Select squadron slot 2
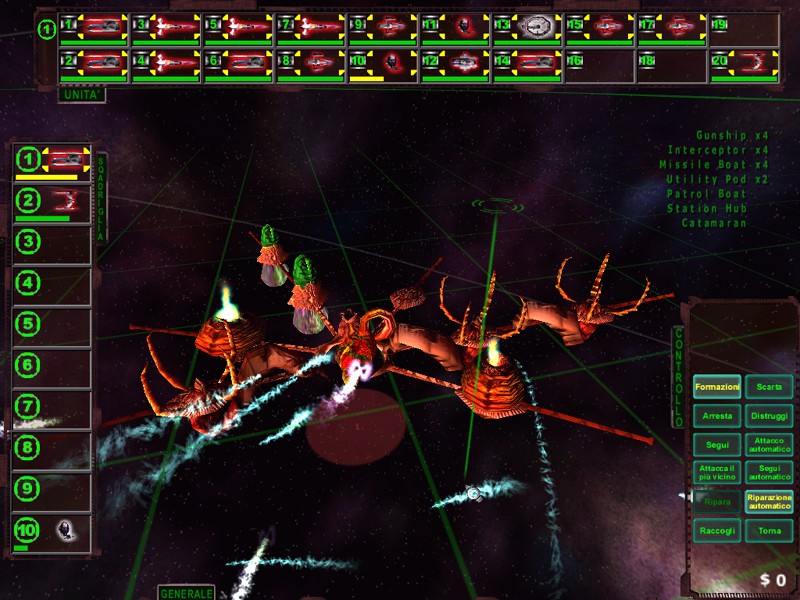Viewport: 800px width, 600px height. [52, 203]
